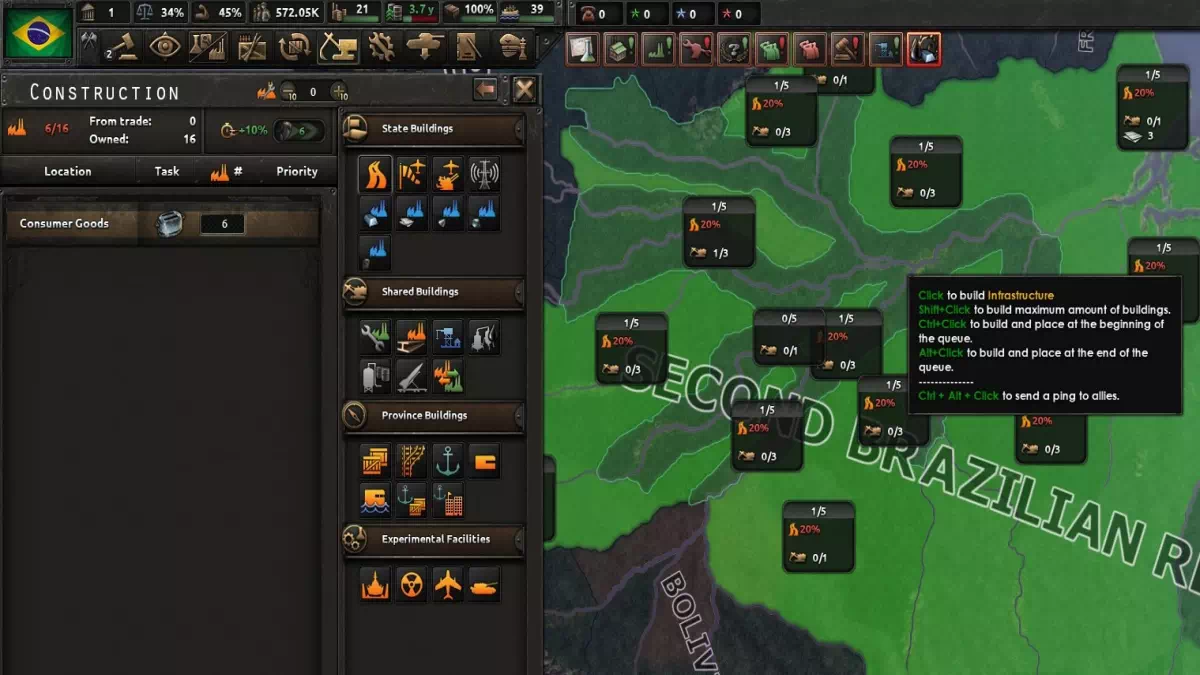Screen dimensions: 1200x675
Task: Close the Construction panel
Action: click(x=524, y=90)
